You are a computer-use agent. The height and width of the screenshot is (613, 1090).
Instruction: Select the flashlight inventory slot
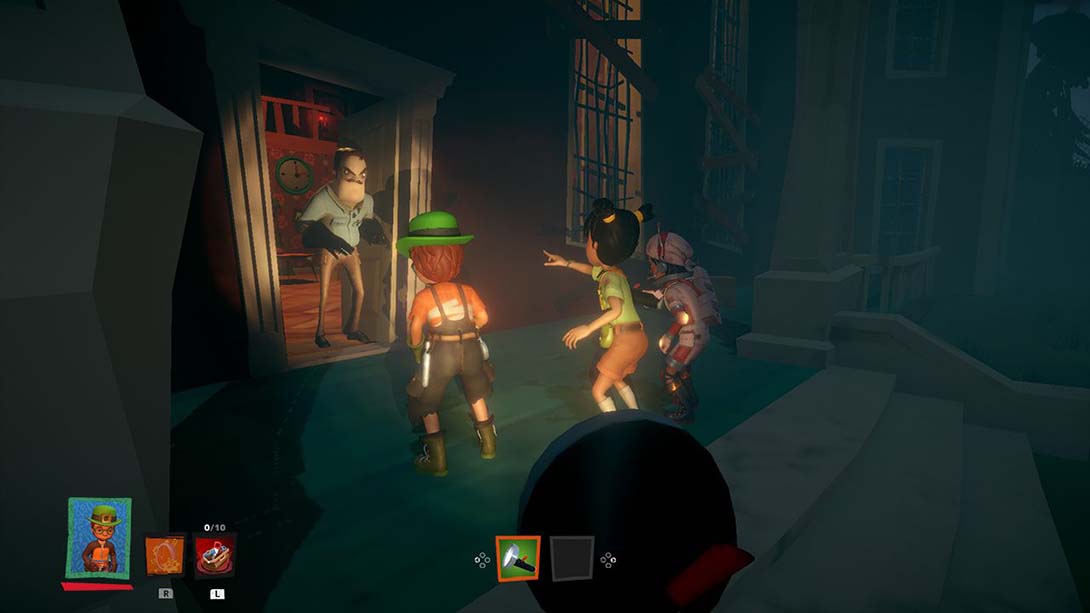(518, 558)
